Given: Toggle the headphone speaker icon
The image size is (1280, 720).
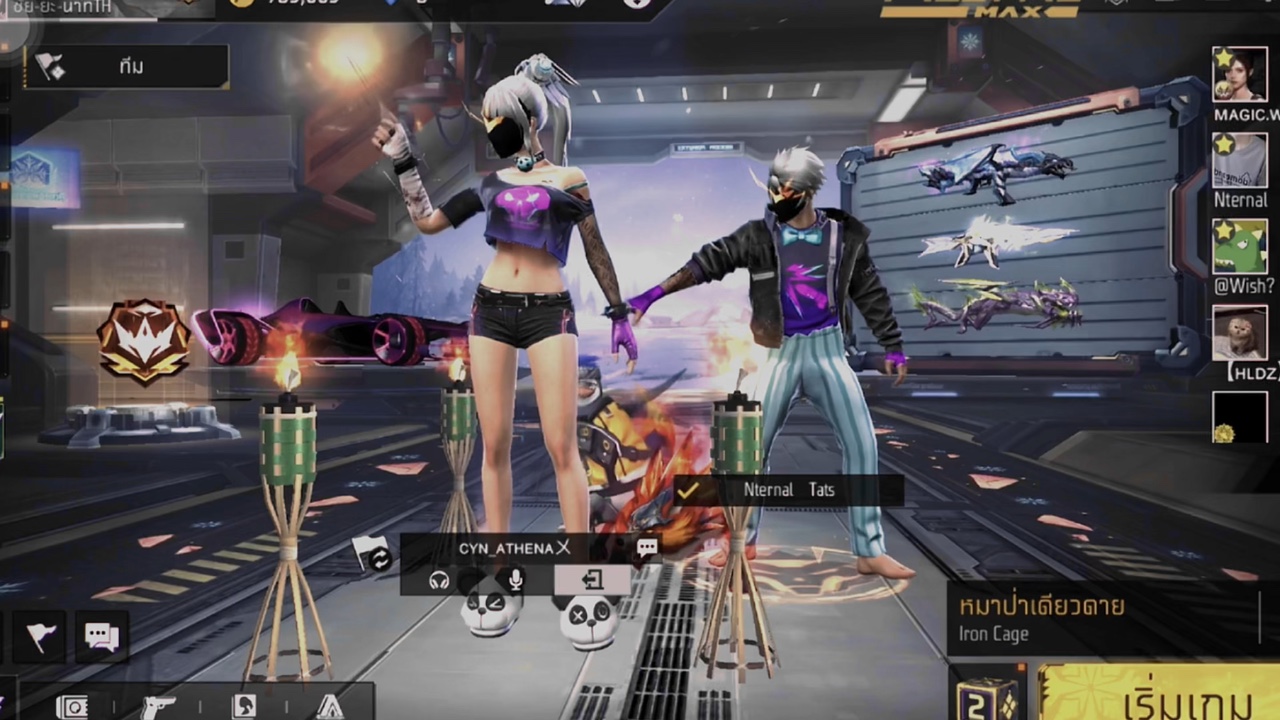Looking at the screenshot, I should (x=438, y=579).
